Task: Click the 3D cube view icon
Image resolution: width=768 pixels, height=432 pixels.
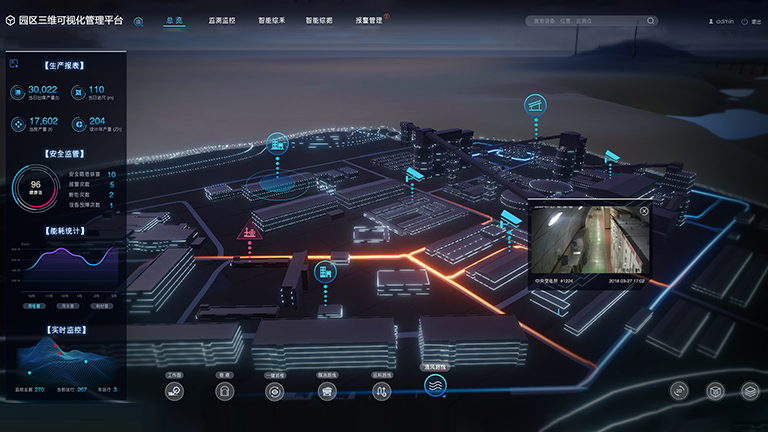Action: click(715, 391)
